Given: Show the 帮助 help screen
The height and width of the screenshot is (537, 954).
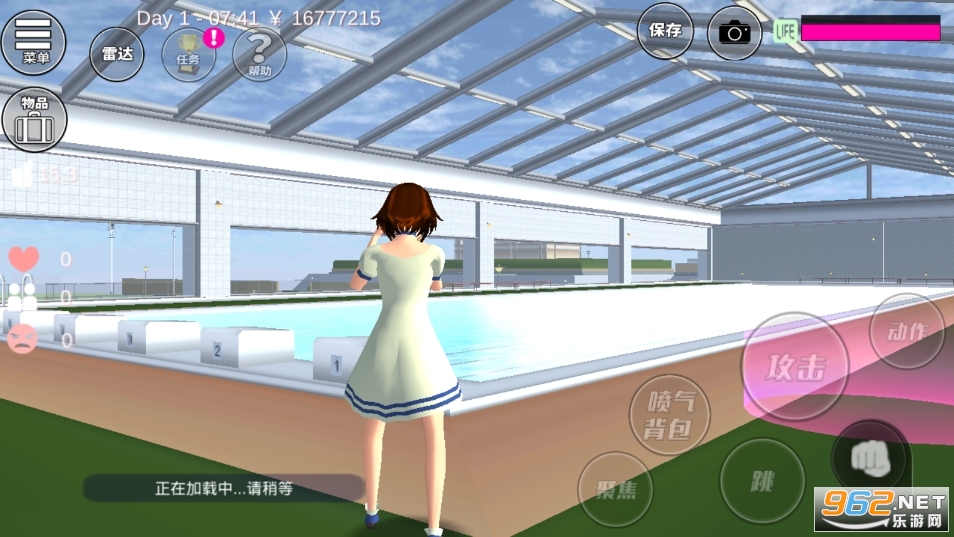Looking at the screenshot, I should tap(259, 55).
